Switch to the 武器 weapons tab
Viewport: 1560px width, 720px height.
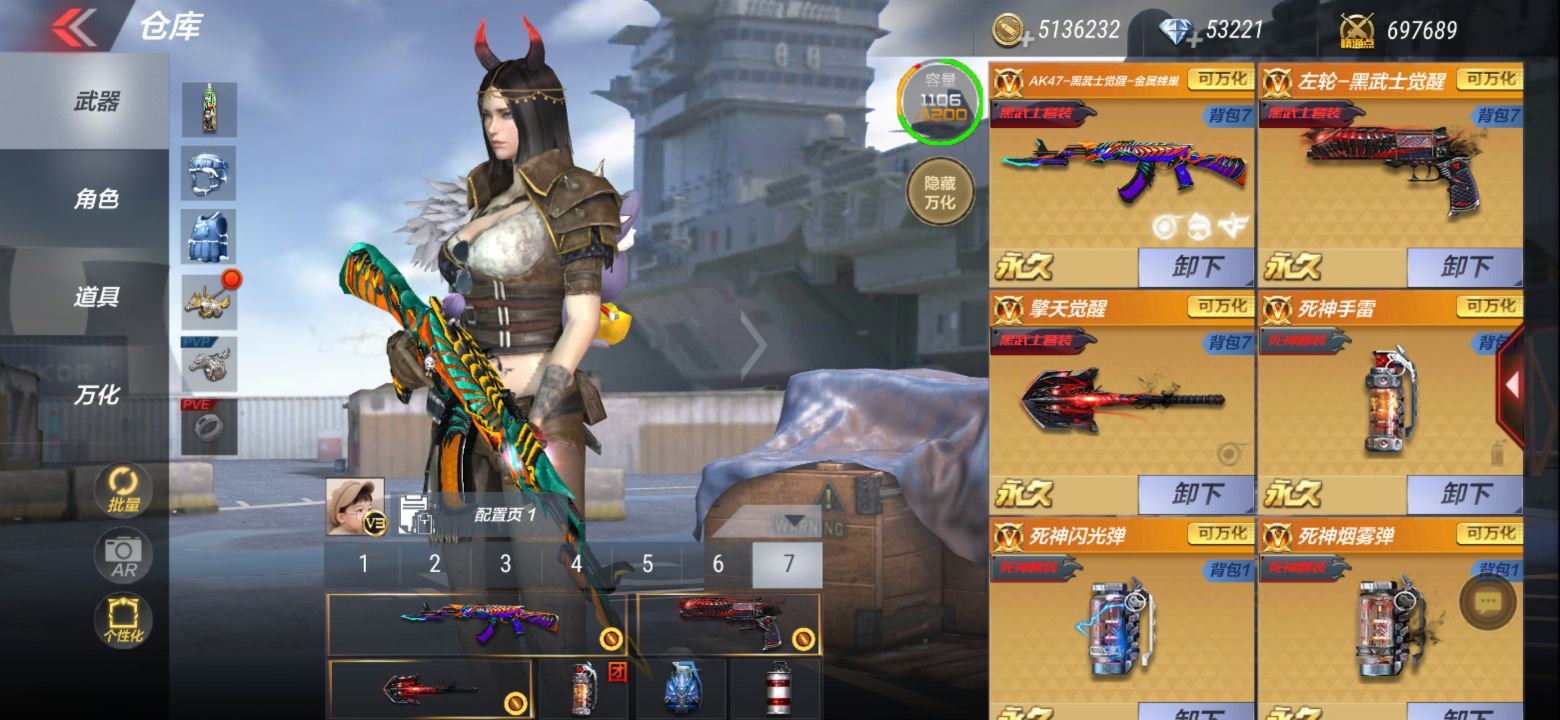click(x=96, y=101)
